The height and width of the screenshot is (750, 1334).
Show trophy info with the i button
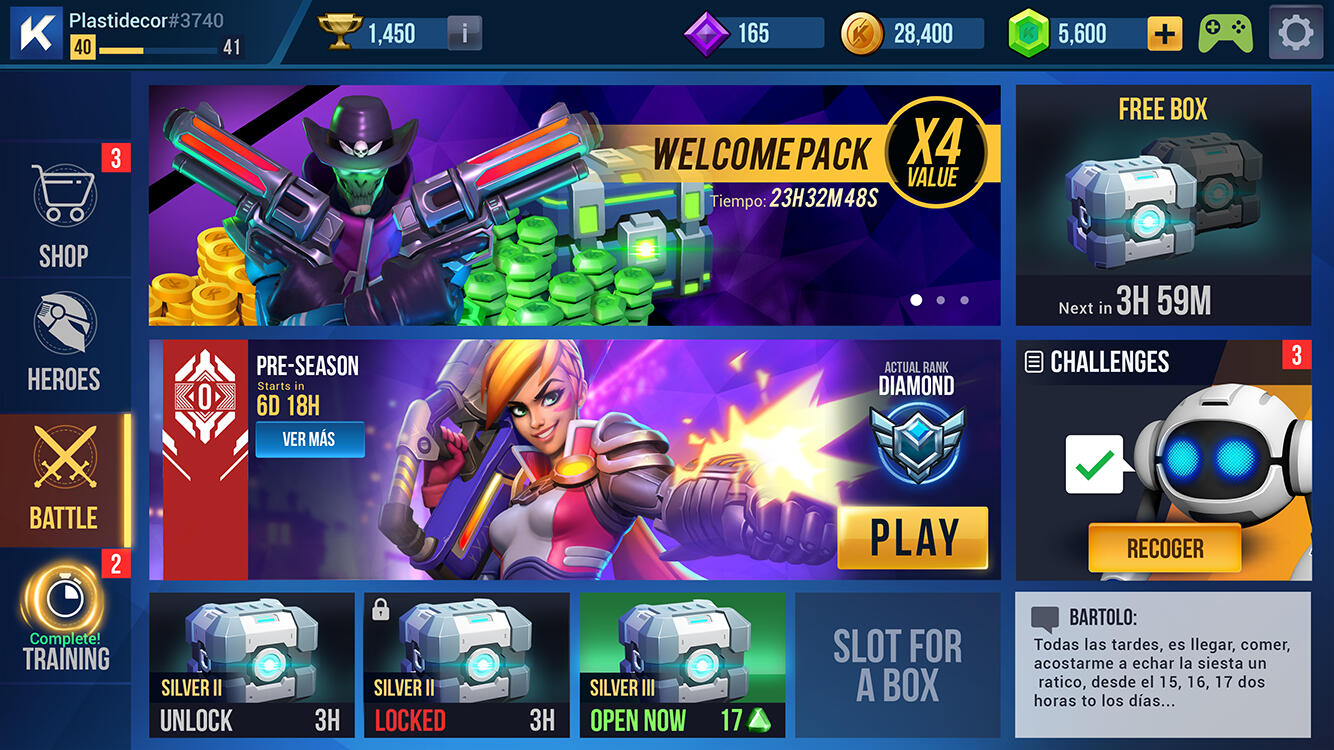click(x=463, y=34)
